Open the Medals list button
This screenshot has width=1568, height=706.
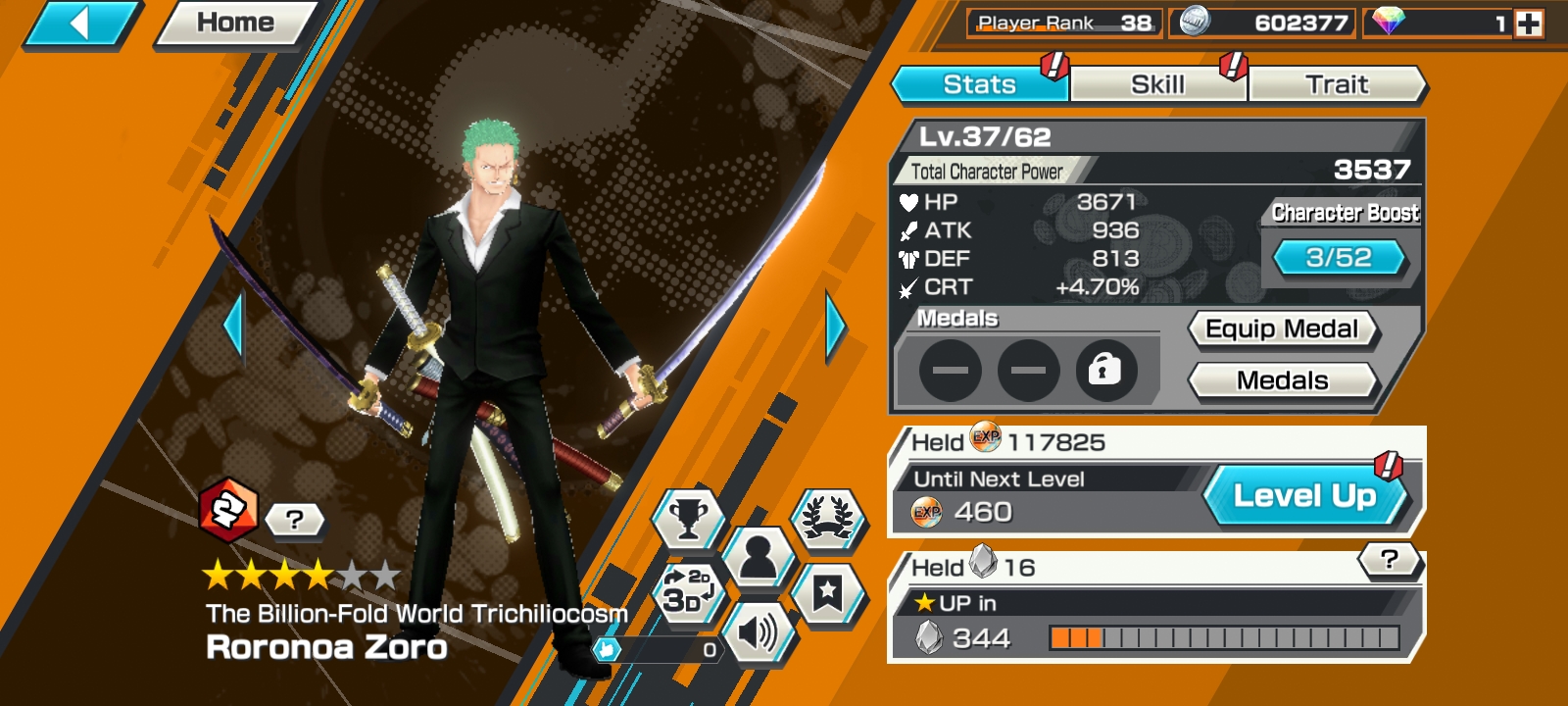1282,380
